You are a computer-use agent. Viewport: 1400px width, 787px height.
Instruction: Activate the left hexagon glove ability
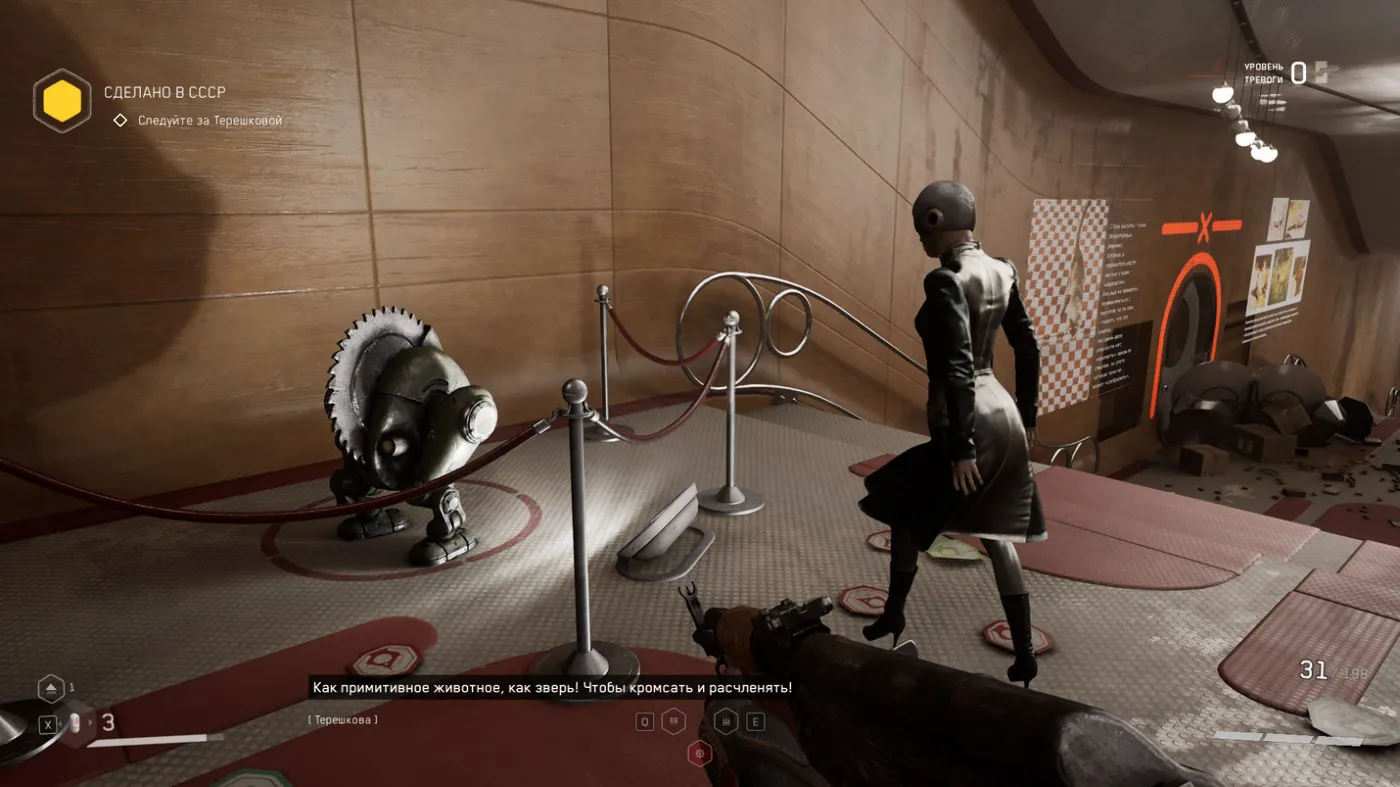674,721
